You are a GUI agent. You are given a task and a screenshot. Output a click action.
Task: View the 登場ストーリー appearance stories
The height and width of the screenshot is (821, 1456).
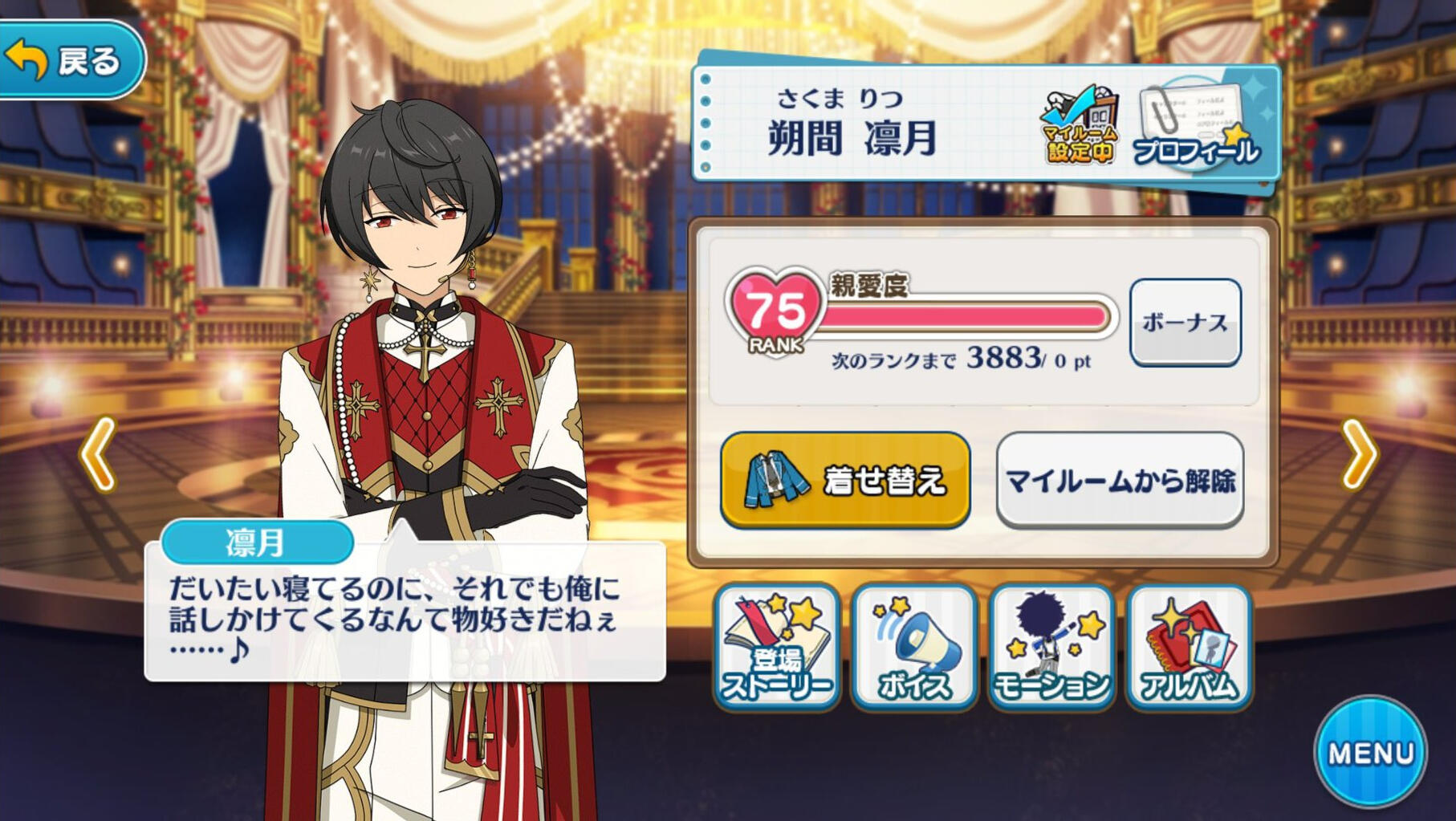776,647
